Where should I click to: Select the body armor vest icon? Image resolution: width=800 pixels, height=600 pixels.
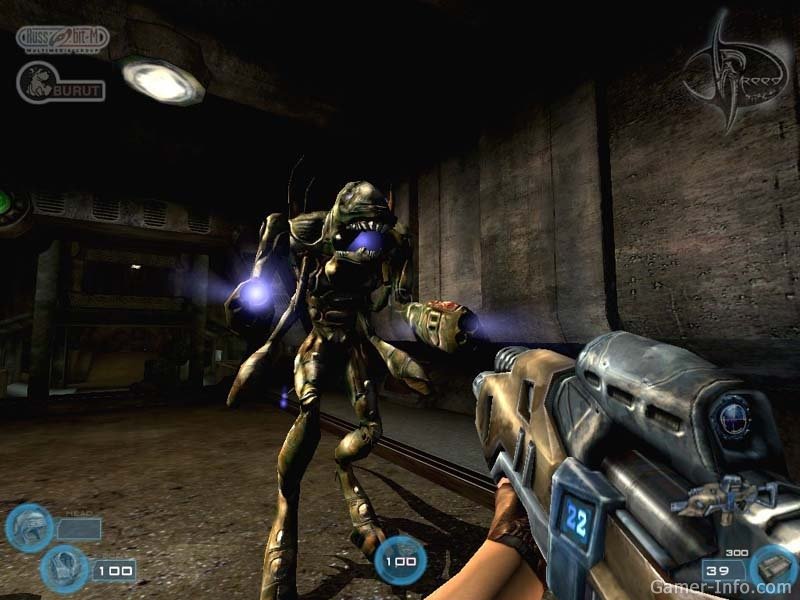[x=64, y=568]
